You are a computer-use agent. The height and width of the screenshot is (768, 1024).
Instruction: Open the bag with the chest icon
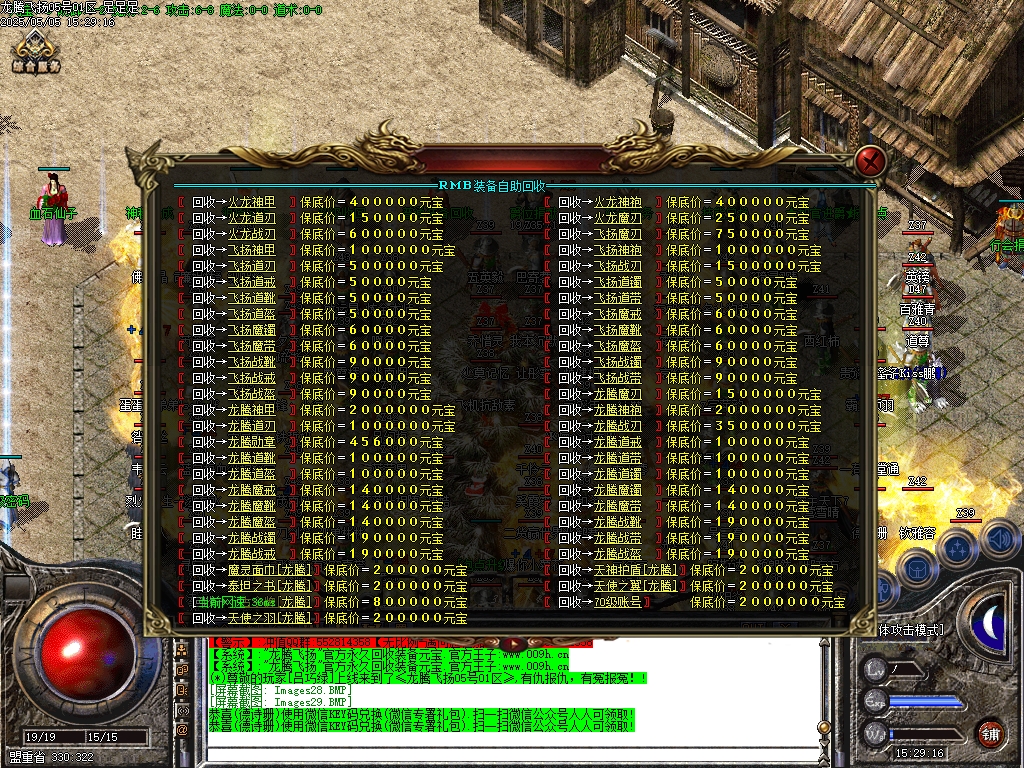tap(916, 567)
